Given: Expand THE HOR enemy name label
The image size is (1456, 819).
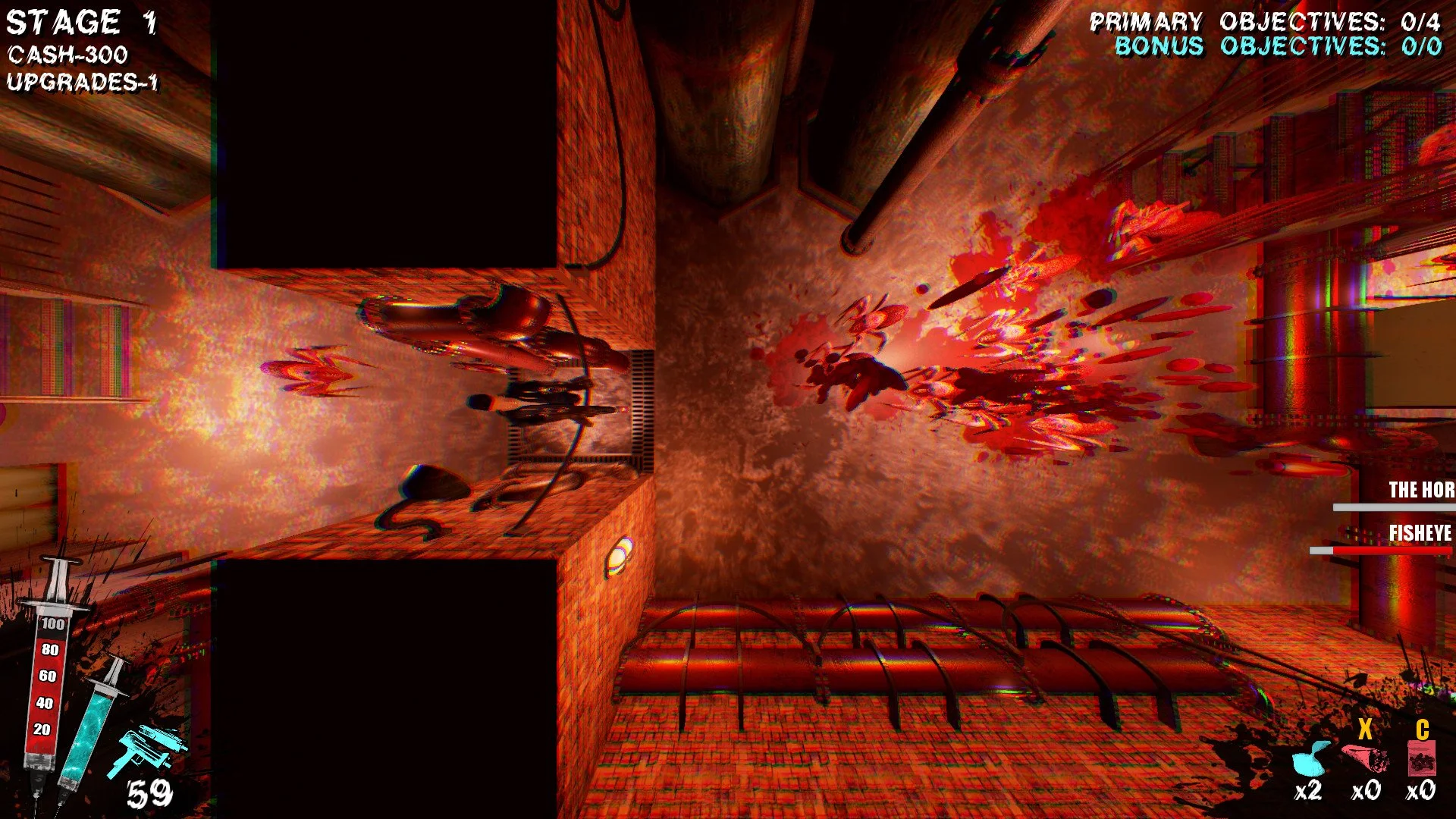Looking at the screenshot, I should pyautogui.click(x=1420, y=490).
